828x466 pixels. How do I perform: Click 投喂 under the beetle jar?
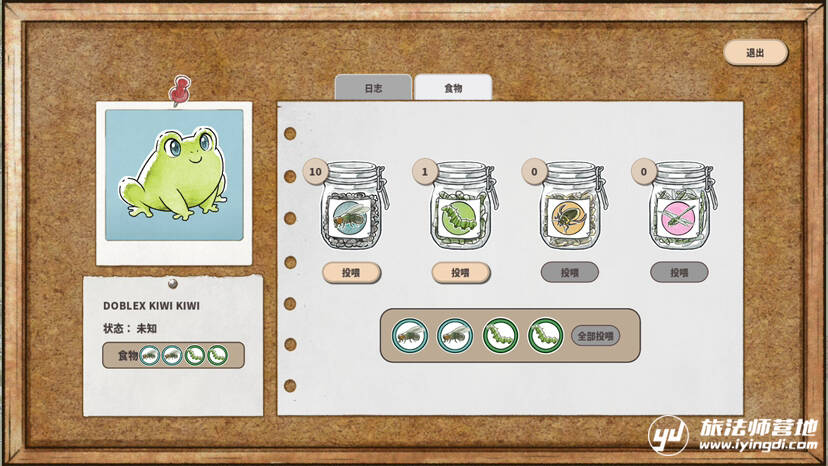[570, 272]
